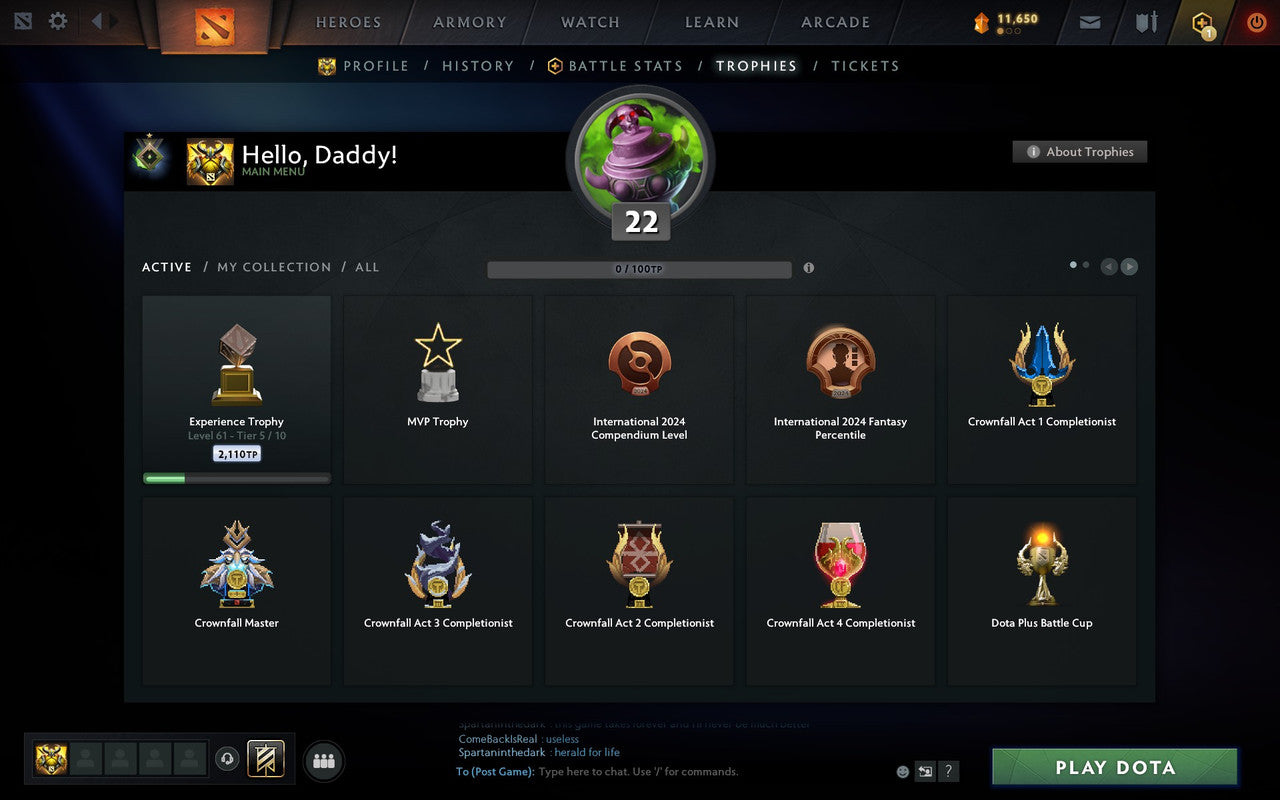Viewport: 1280px width, 800px height.
Task: Select the second trophy page dot
Action: pos(1085,264)
